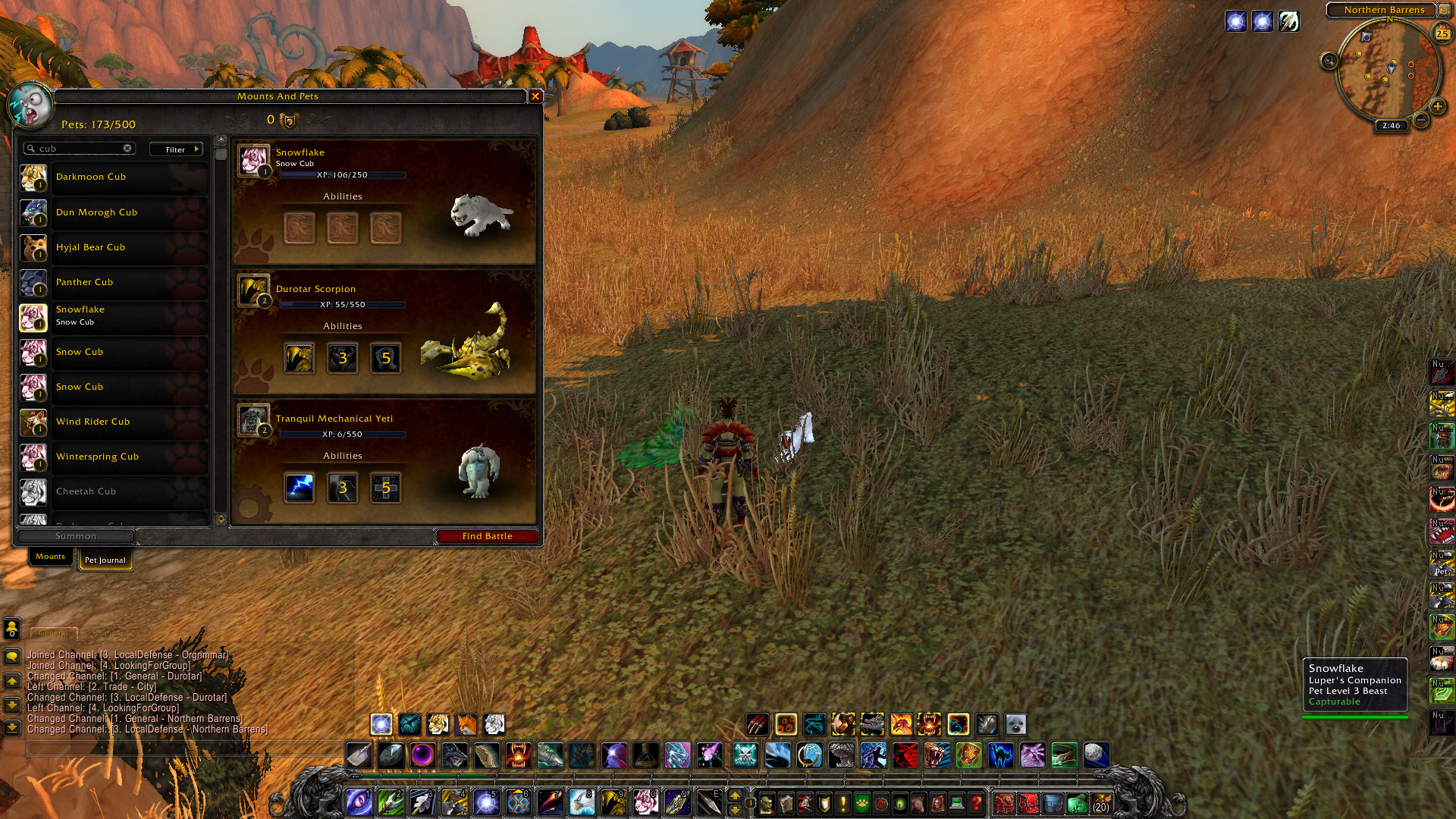This screenshot has height=819, width=1456.
Task: Select Dun Morogh Cub in the list
Action: [x=114, y=212]
